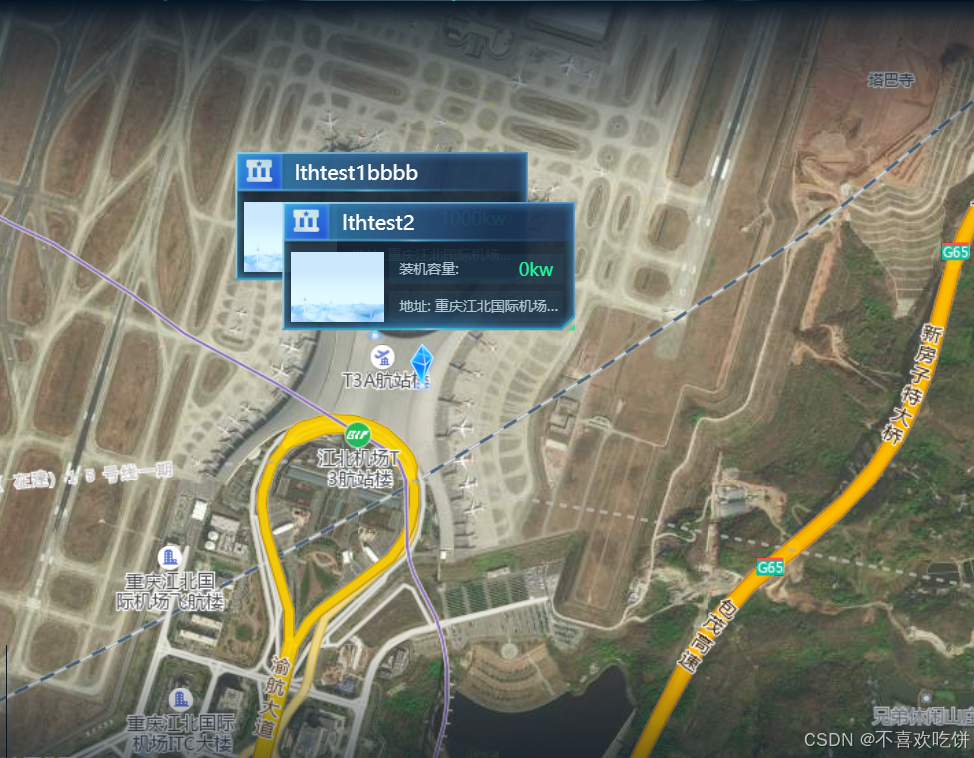Open the lthtest2 card thumbnail image
This screenshot has width=974, height=758.
pyautogui.click(x=337, y=287)
